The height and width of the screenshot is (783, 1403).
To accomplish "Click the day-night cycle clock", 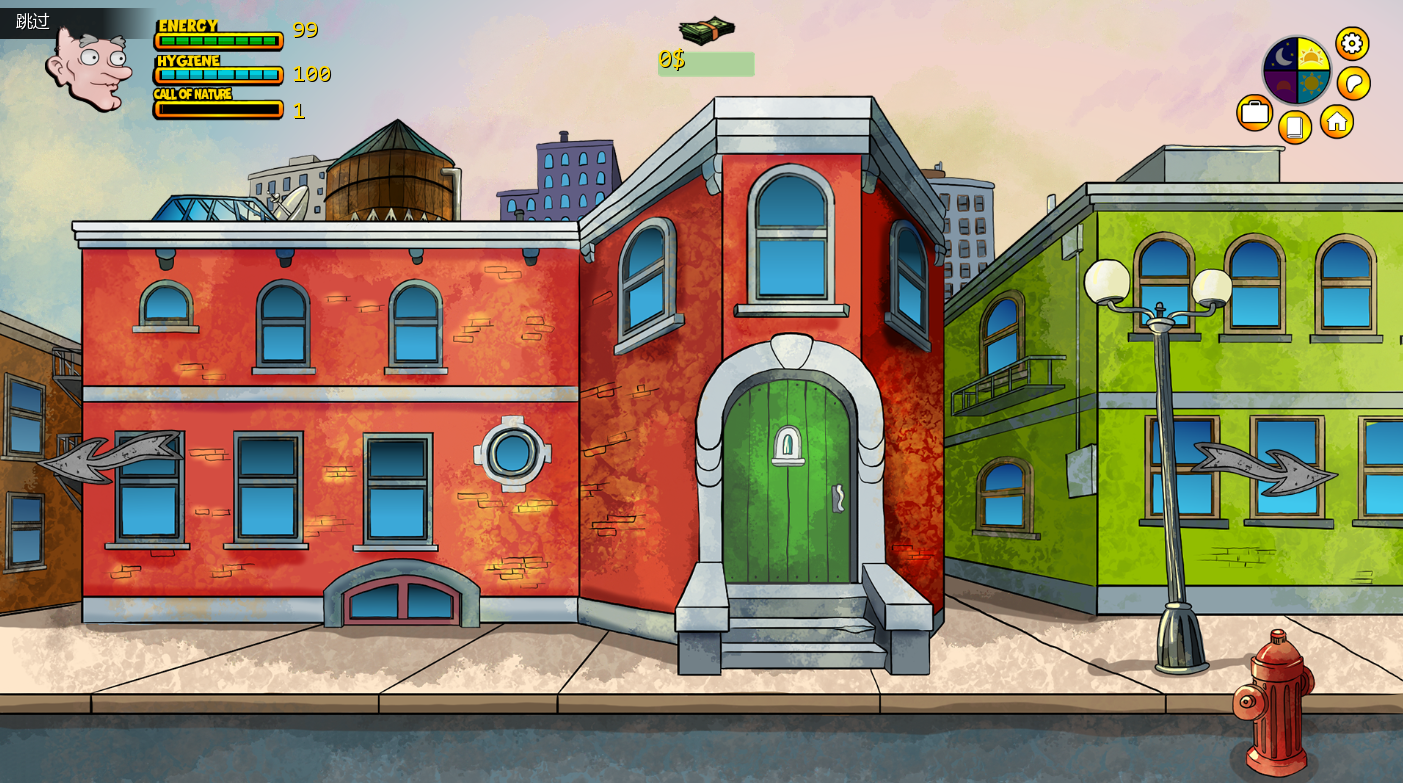I will point(1297,70).
